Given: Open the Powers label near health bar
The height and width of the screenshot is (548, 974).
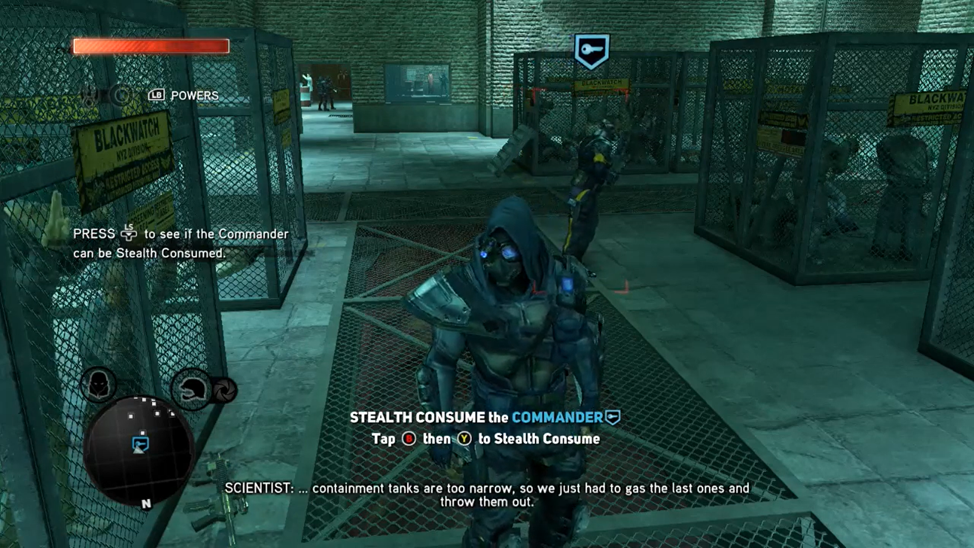Looking at the screenshot, I should (x=193, y=96).
